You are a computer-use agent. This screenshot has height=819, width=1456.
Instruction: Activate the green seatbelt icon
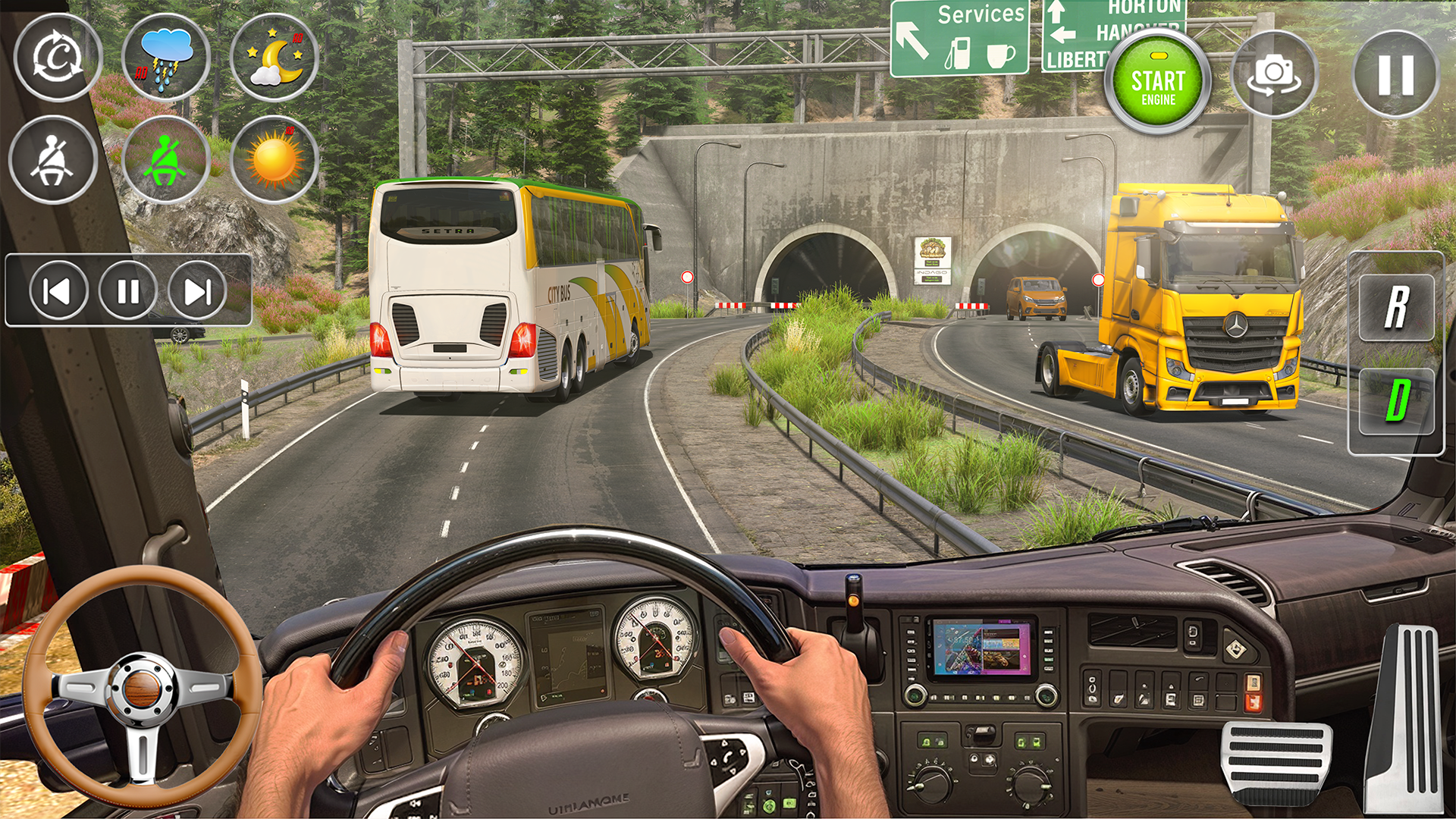[x=166, y=160]
